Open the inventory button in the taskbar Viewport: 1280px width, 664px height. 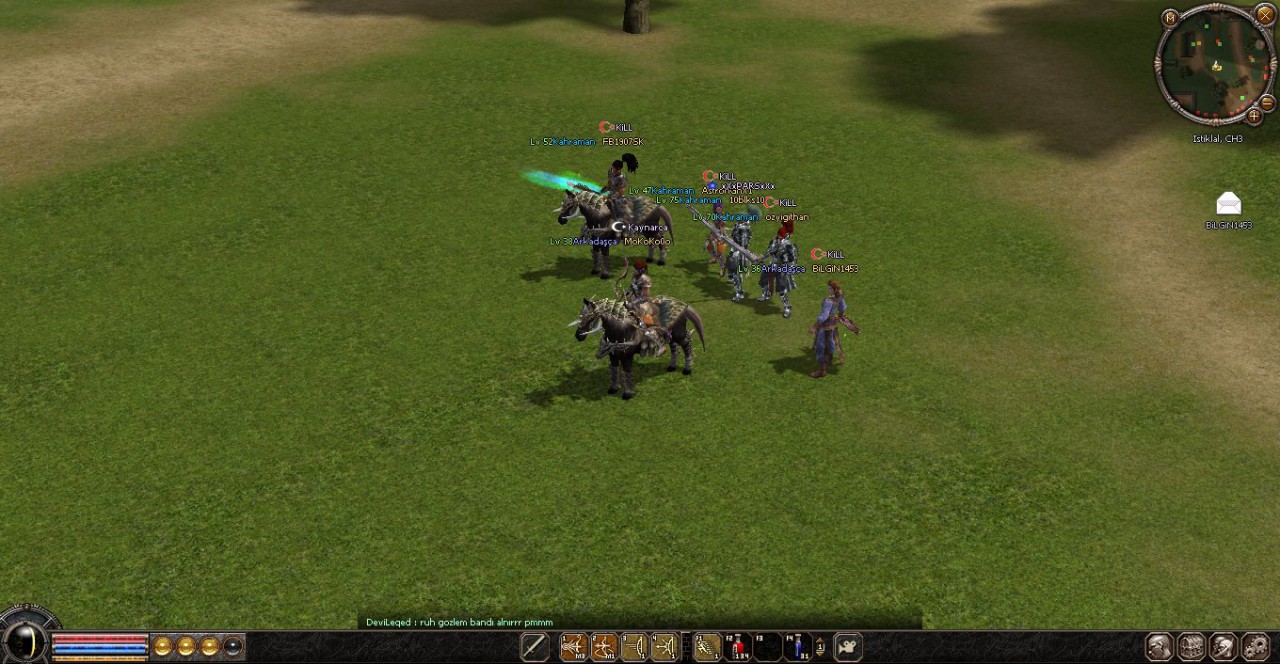1191,647
